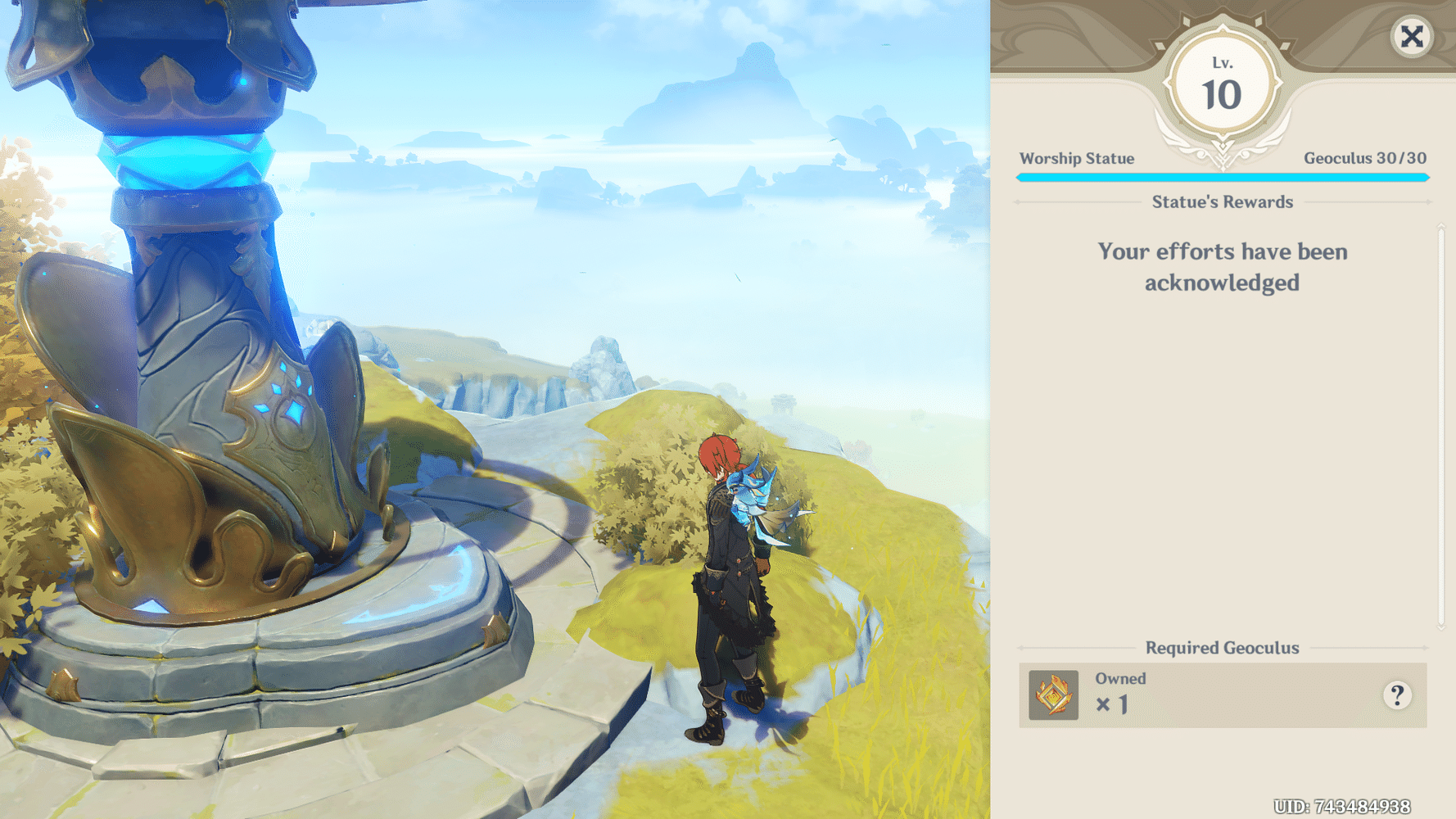Click Geoculus 30/30 to toggle the counter display
This screenshot has height=819, width=1456.
point(1365,158)
